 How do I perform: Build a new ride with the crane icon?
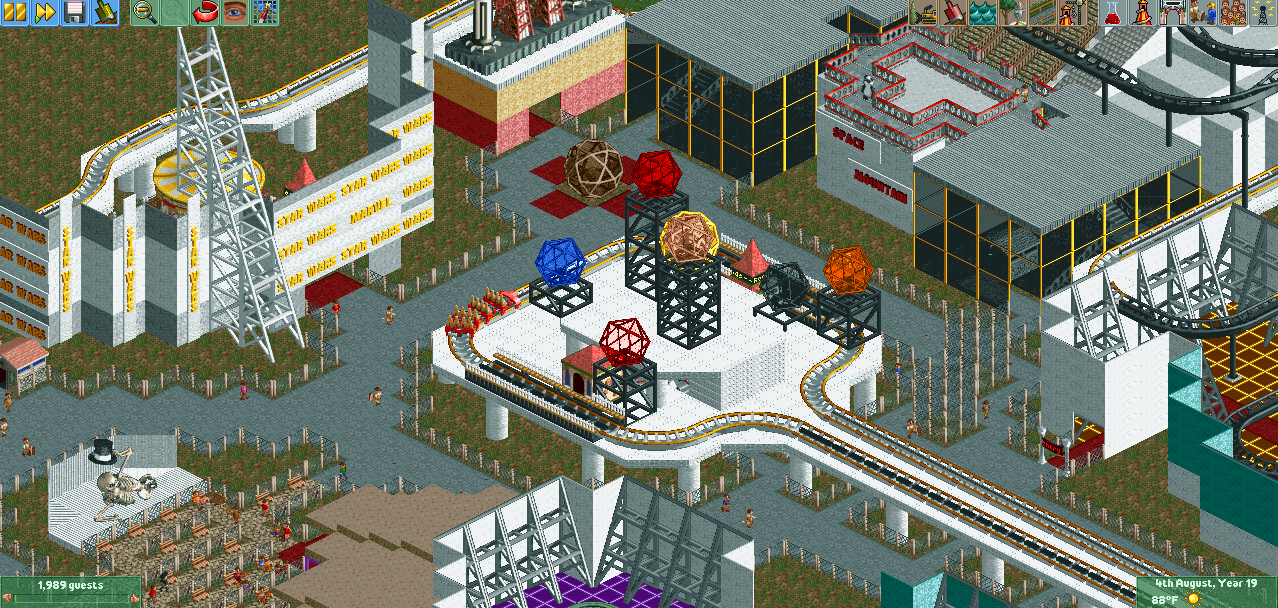[x=1073, y=13]
